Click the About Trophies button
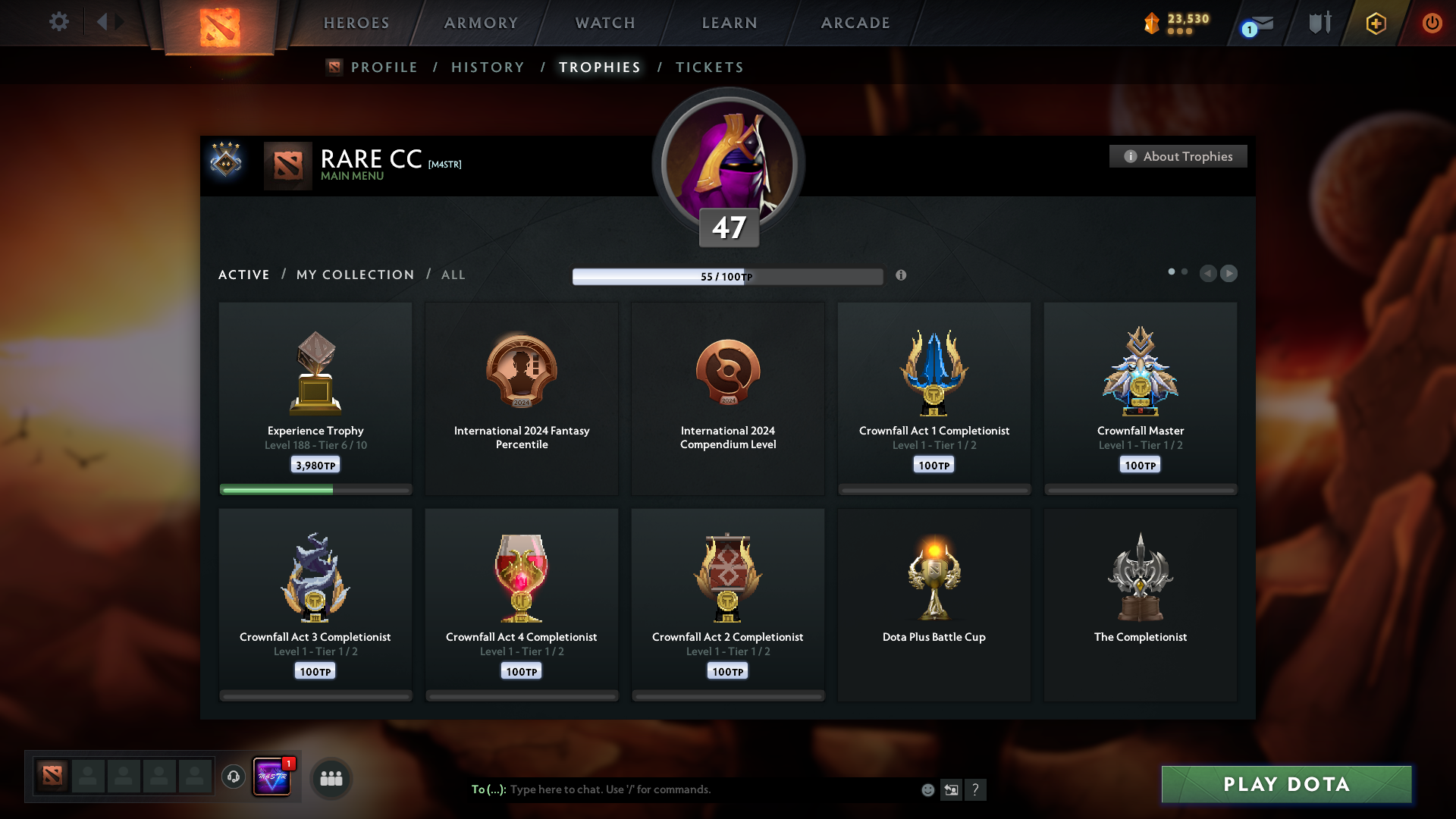The image size is (1456, 819). point(1178,156)
